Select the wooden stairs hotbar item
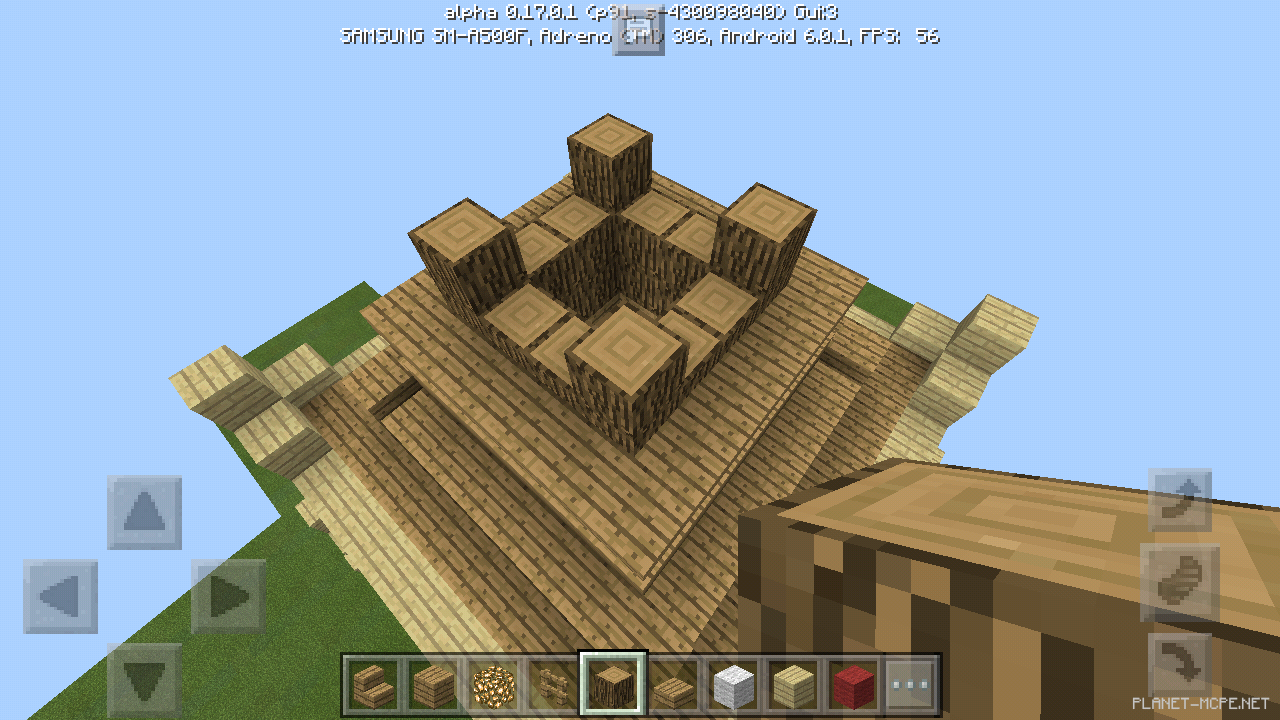 pos(372,685)
